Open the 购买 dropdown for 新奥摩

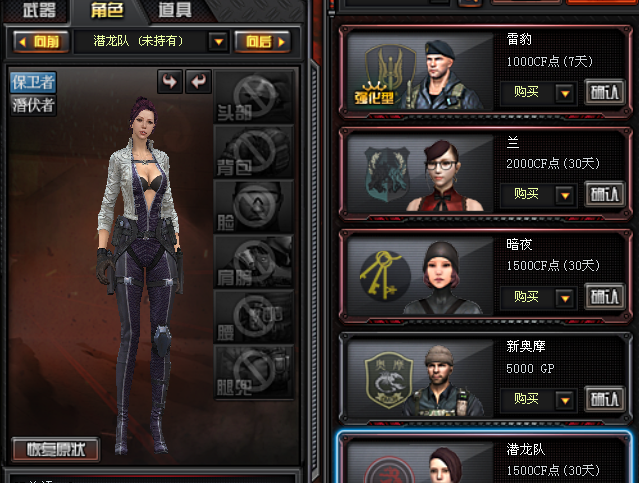click(x=564, y=399)
